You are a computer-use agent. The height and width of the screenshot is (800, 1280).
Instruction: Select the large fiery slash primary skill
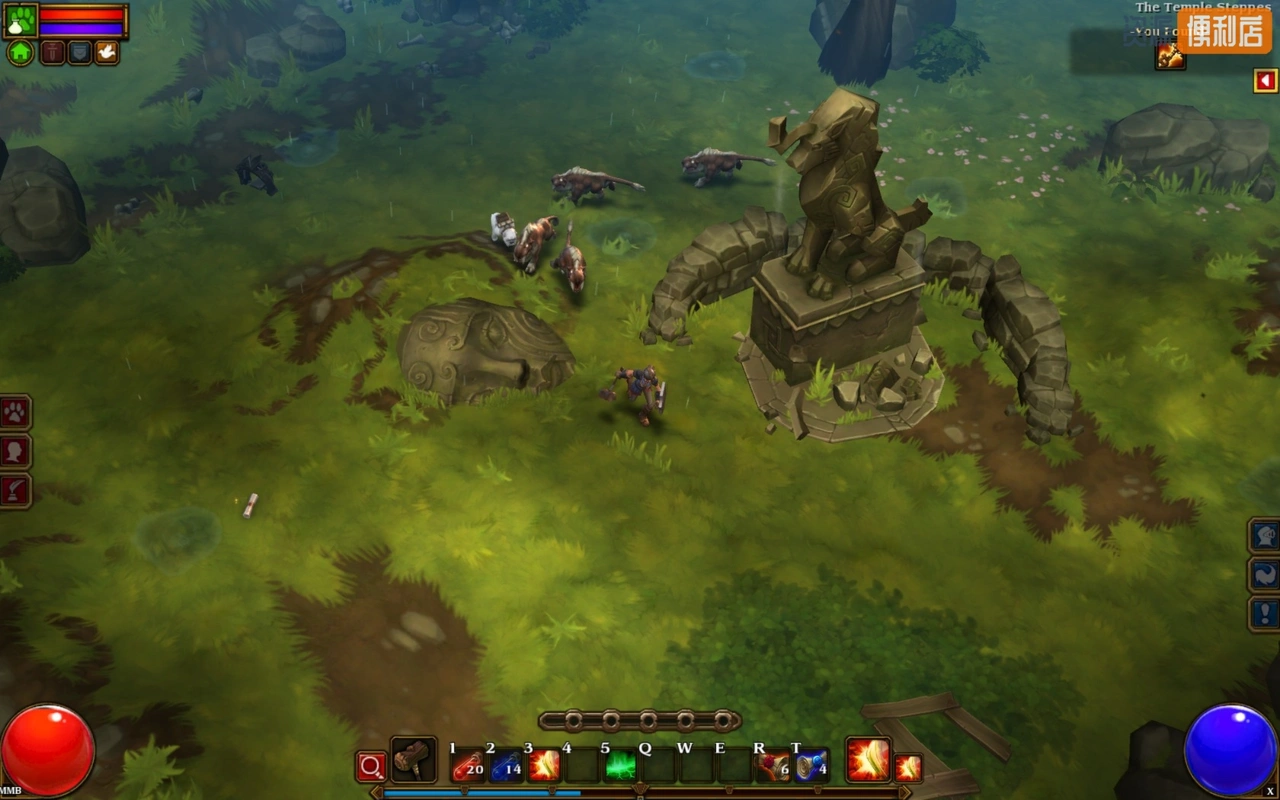[868, 760]
